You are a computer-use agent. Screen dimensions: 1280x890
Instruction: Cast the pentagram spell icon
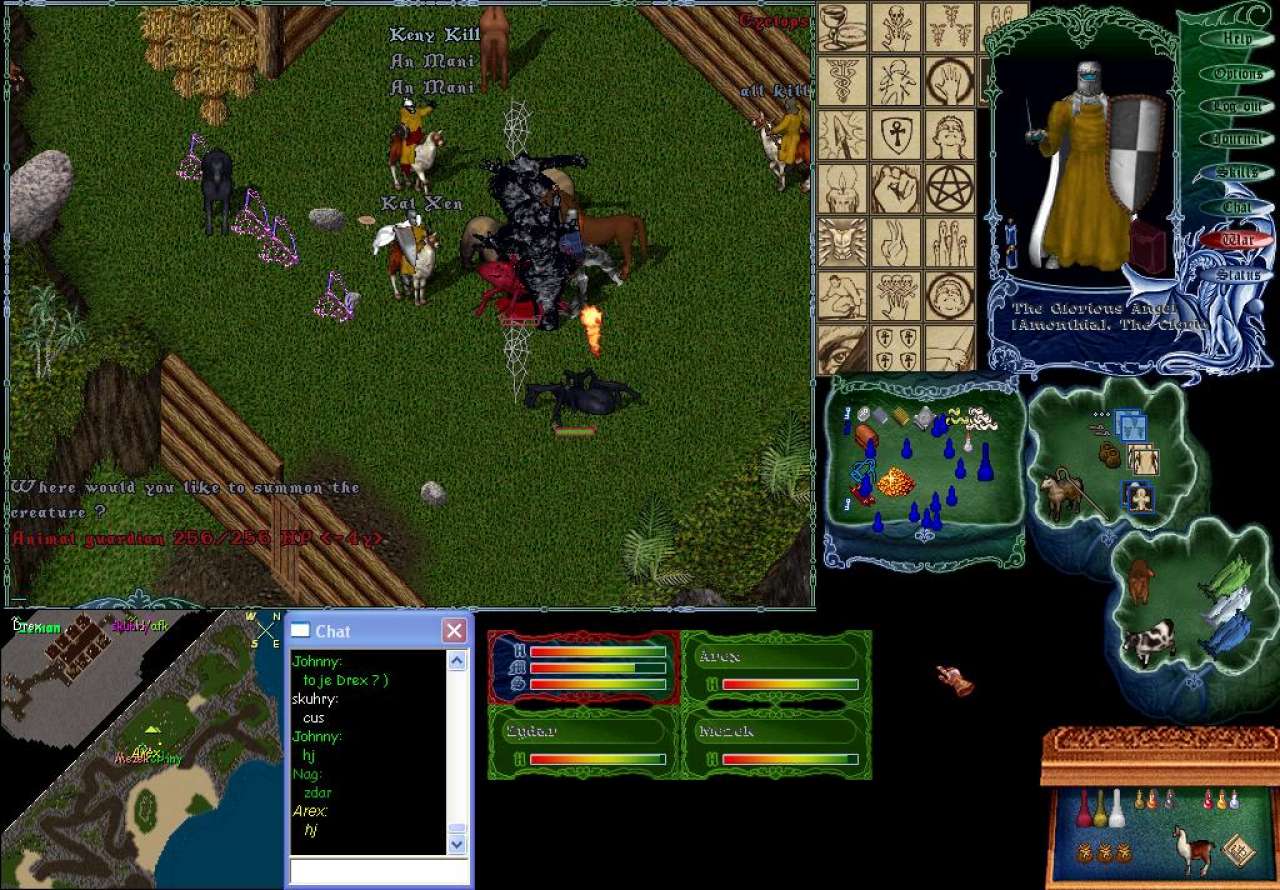click(949, 188)
